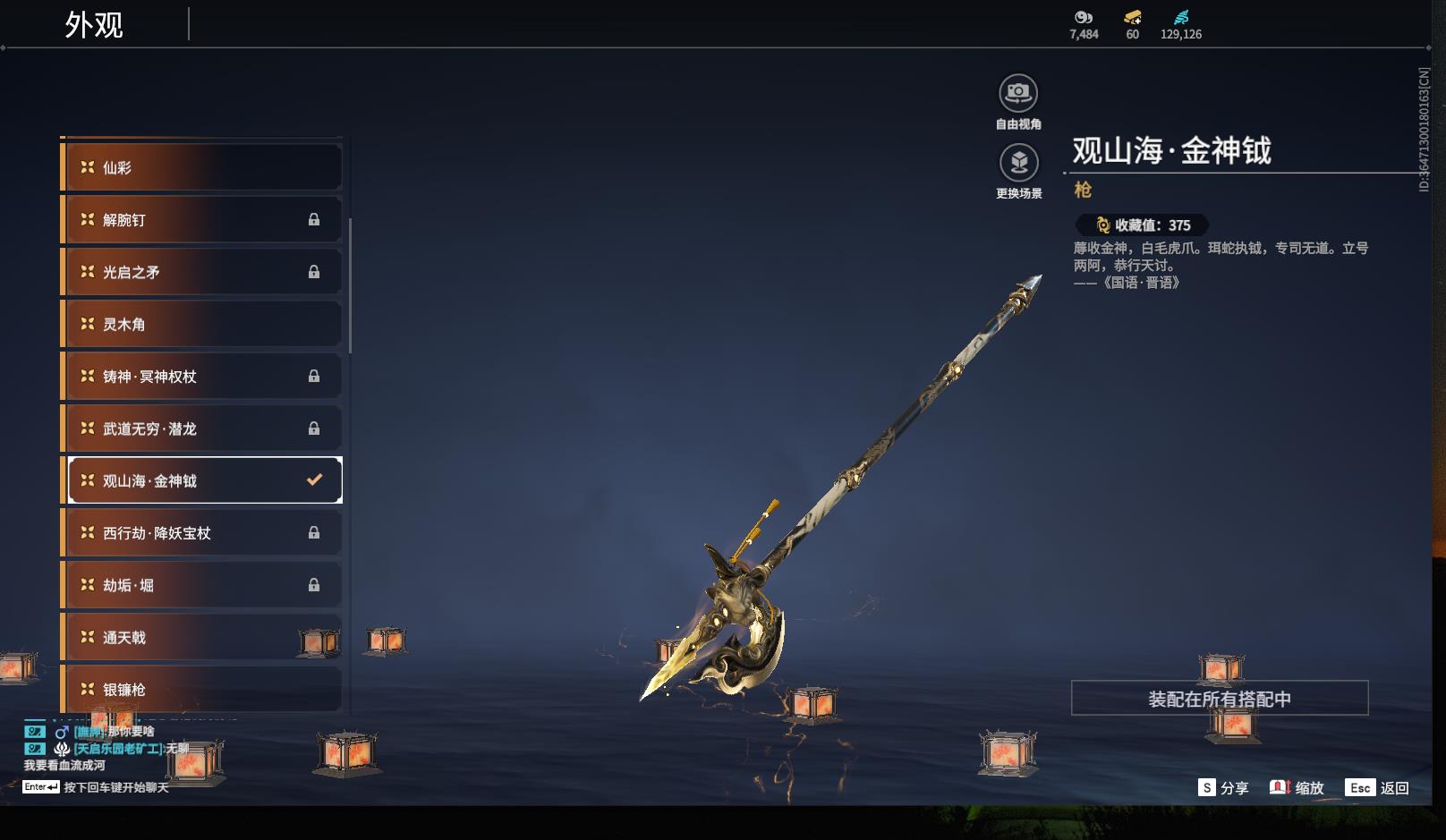Share the skin via 分享
The image size is (1446, 840).
1223,788
